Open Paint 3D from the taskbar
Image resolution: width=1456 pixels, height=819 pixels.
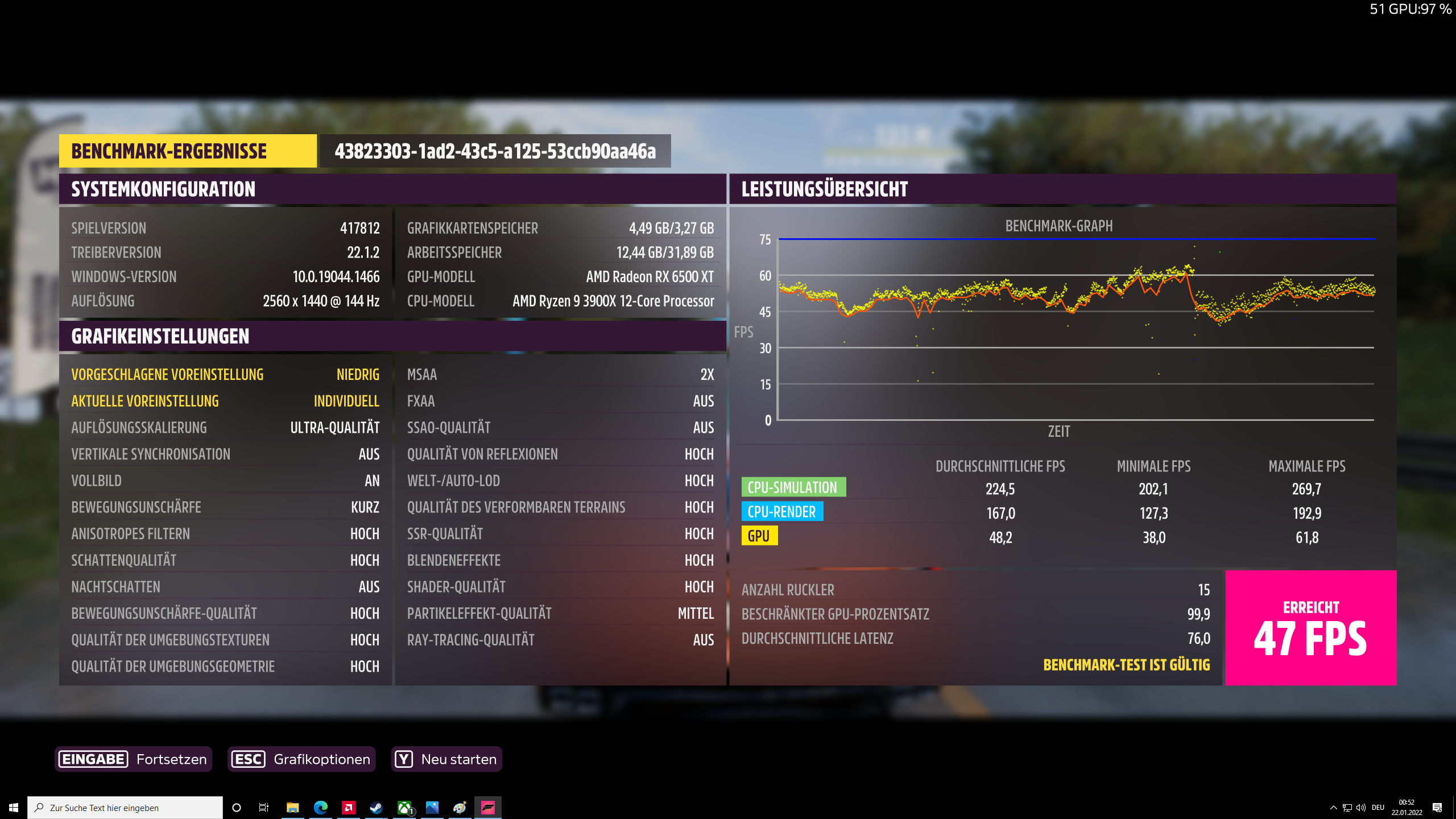coord(461,807)
